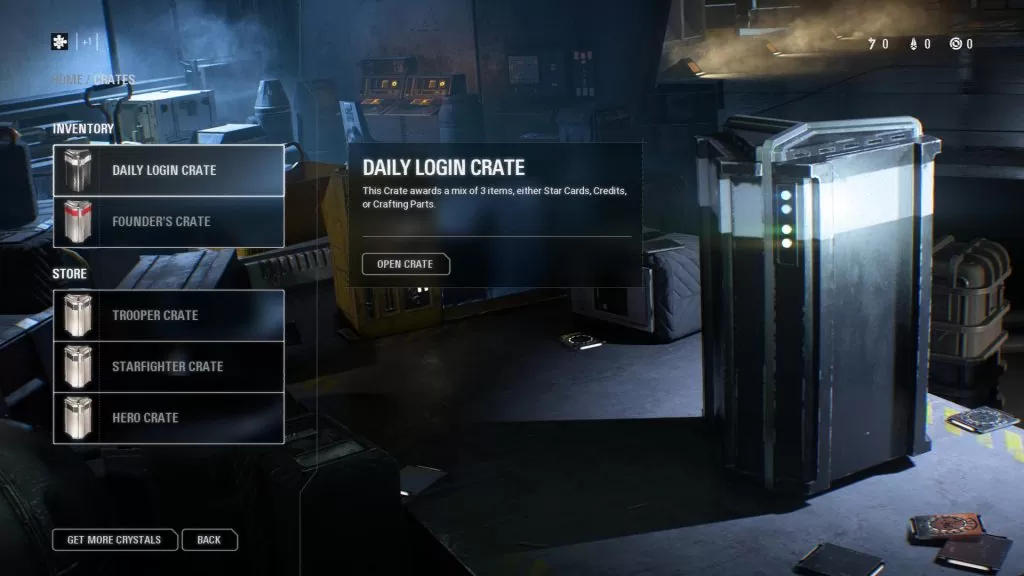Select the Starfighter Crate store item
Image resolution: width=1024 pixels, height=576 pixels.
168,366
